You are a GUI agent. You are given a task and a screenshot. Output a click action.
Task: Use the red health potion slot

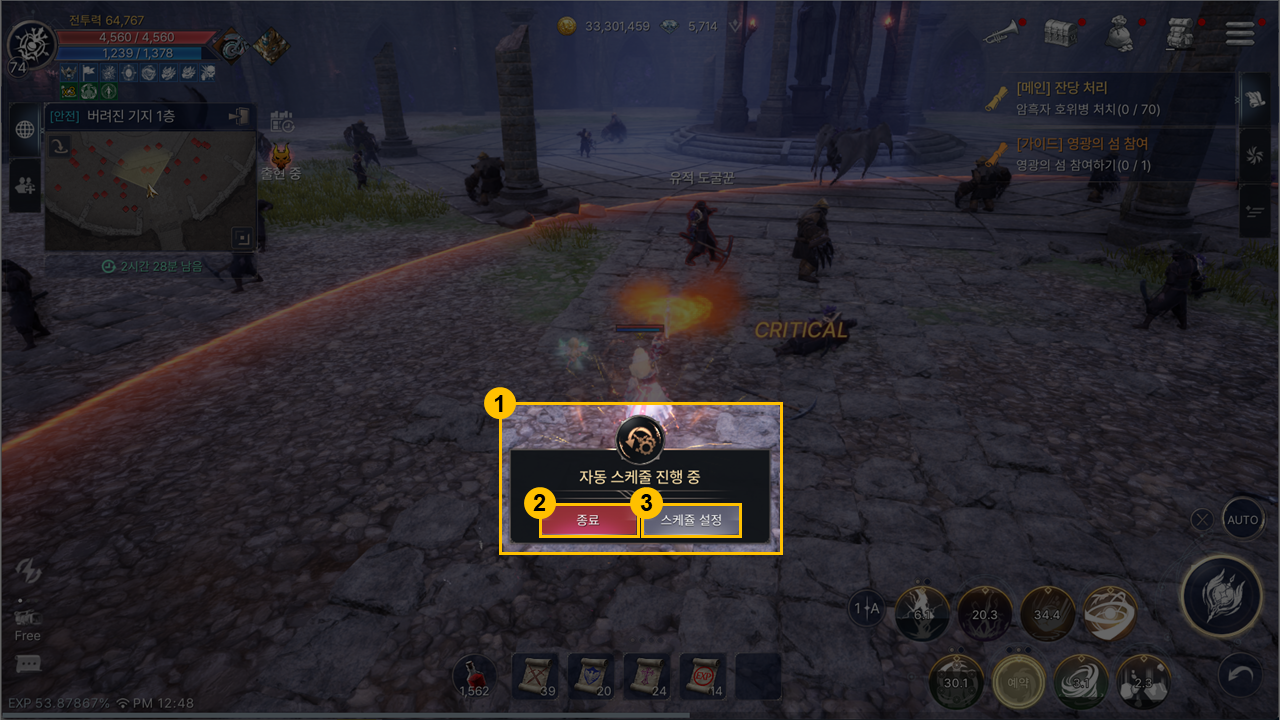point(474,676)
